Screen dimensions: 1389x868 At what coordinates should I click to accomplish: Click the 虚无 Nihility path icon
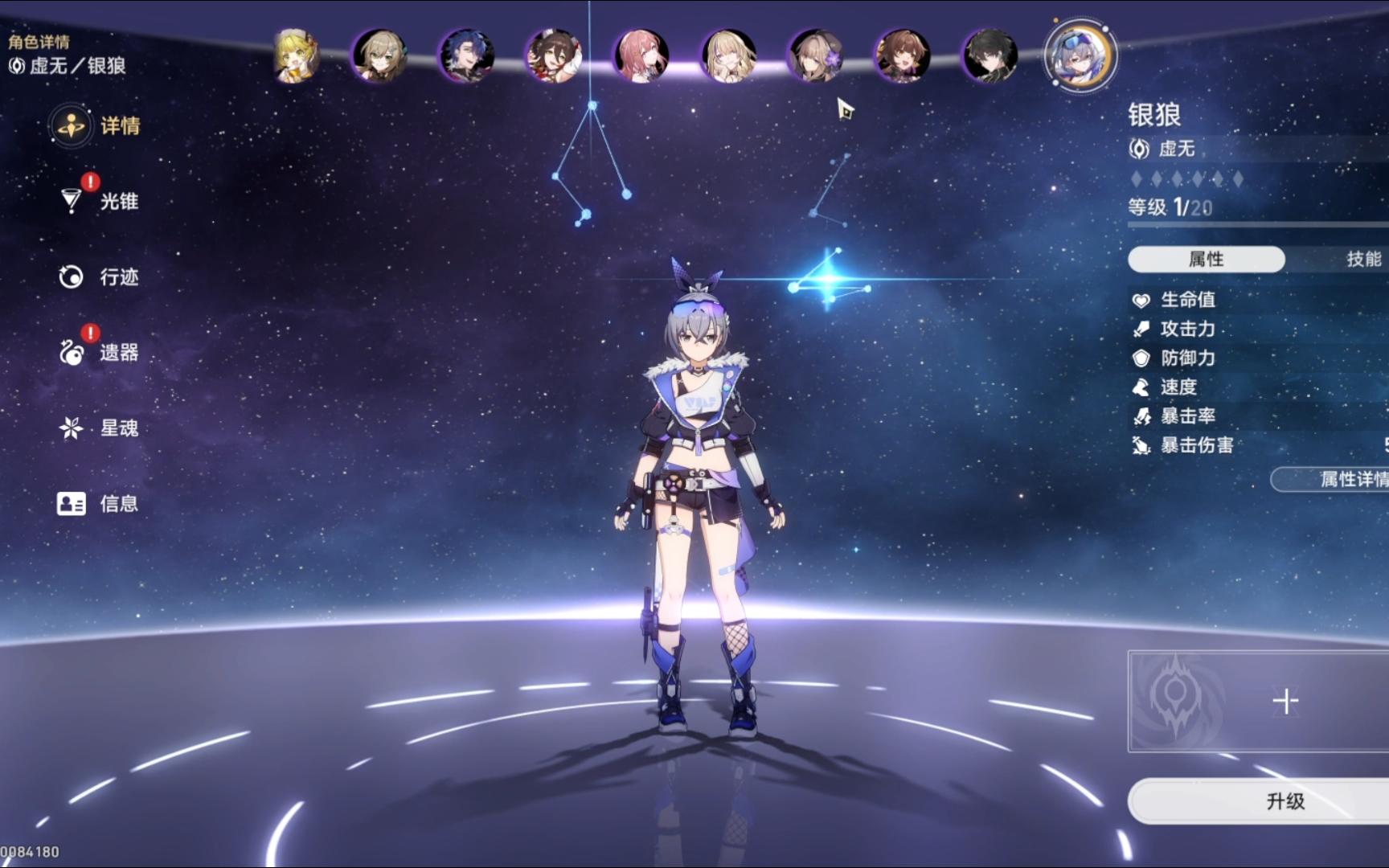(1138, 149)
